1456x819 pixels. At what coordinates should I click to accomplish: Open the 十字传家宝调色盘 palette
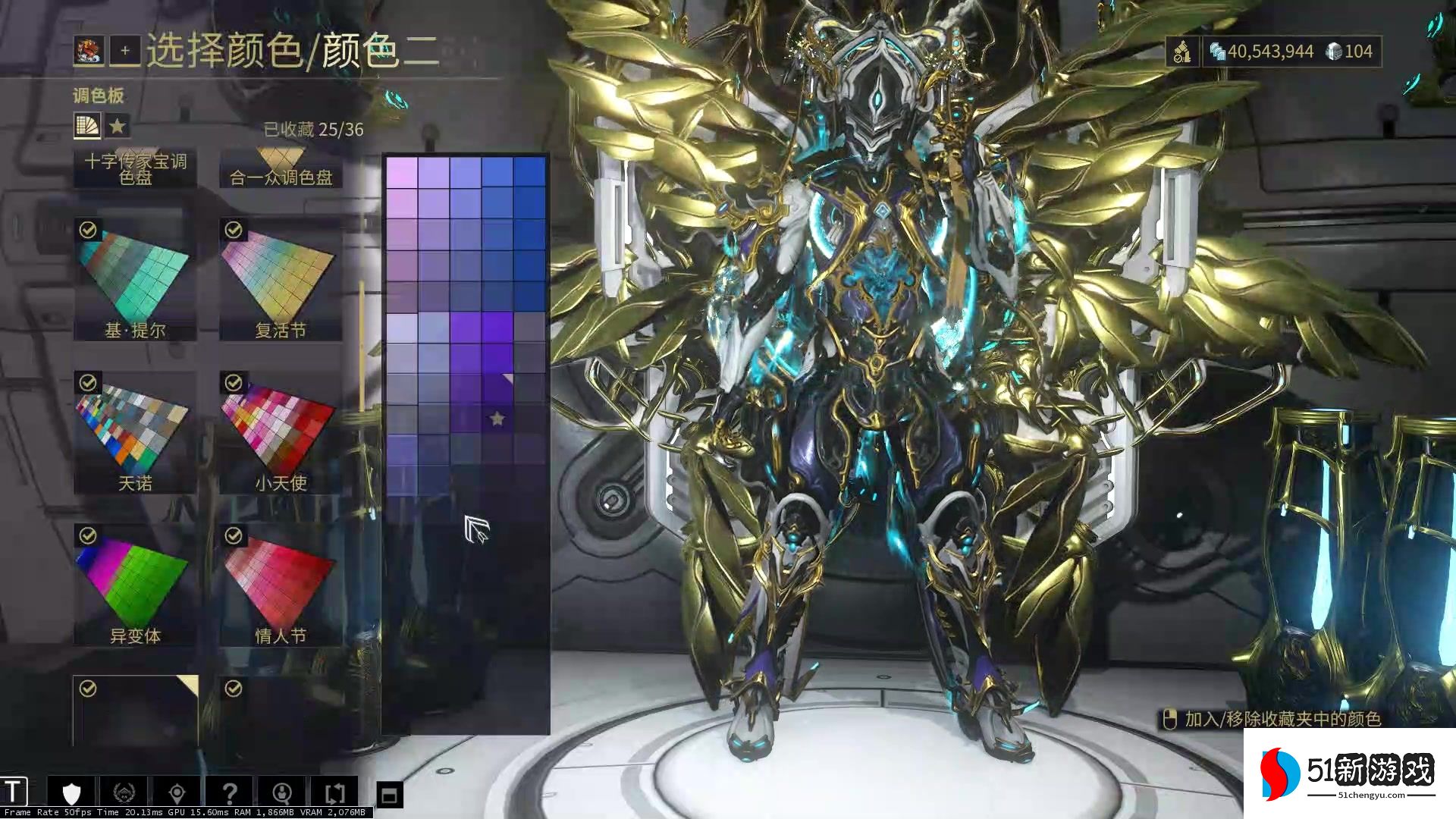[134, 168]
